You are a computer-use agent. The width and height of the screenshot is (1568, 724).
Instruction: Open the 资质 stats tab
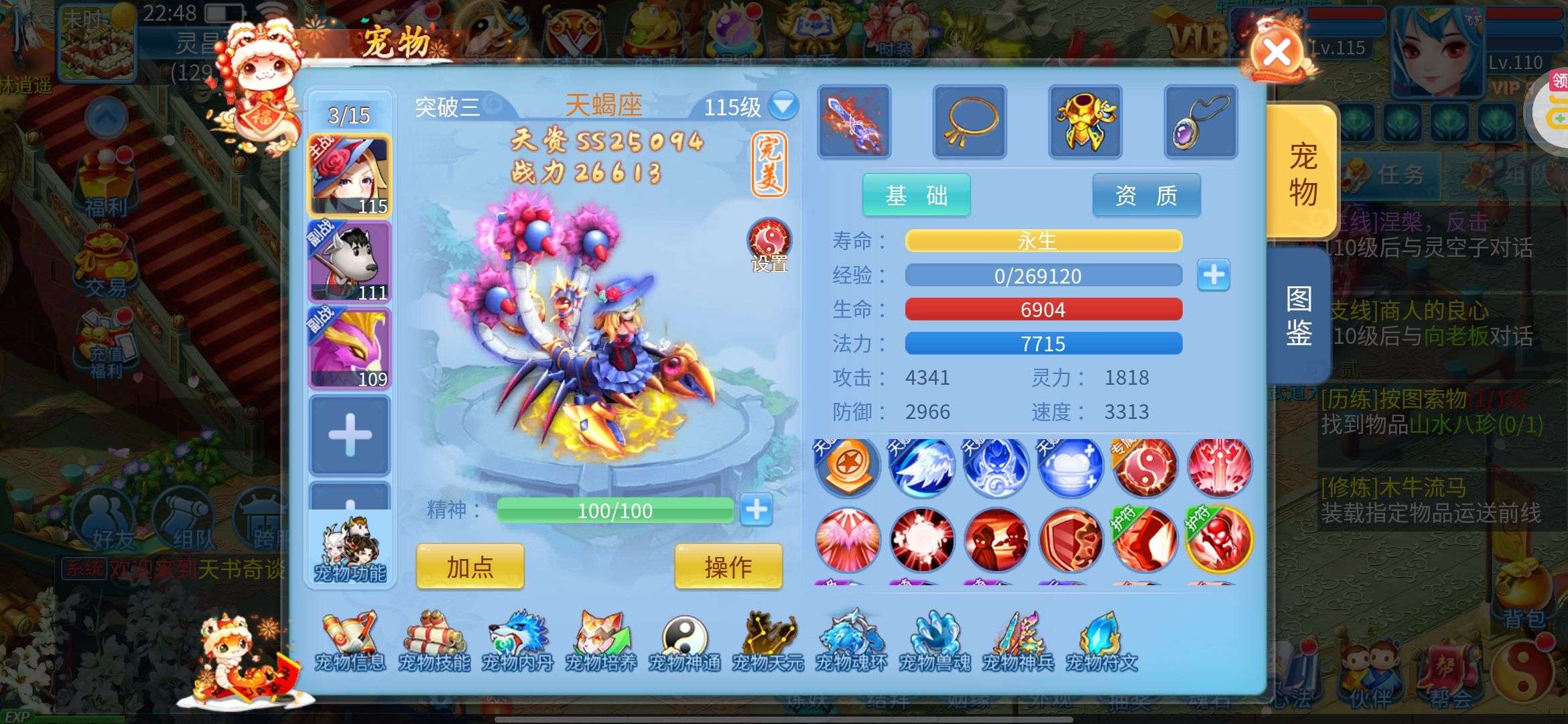point(1146,196)
